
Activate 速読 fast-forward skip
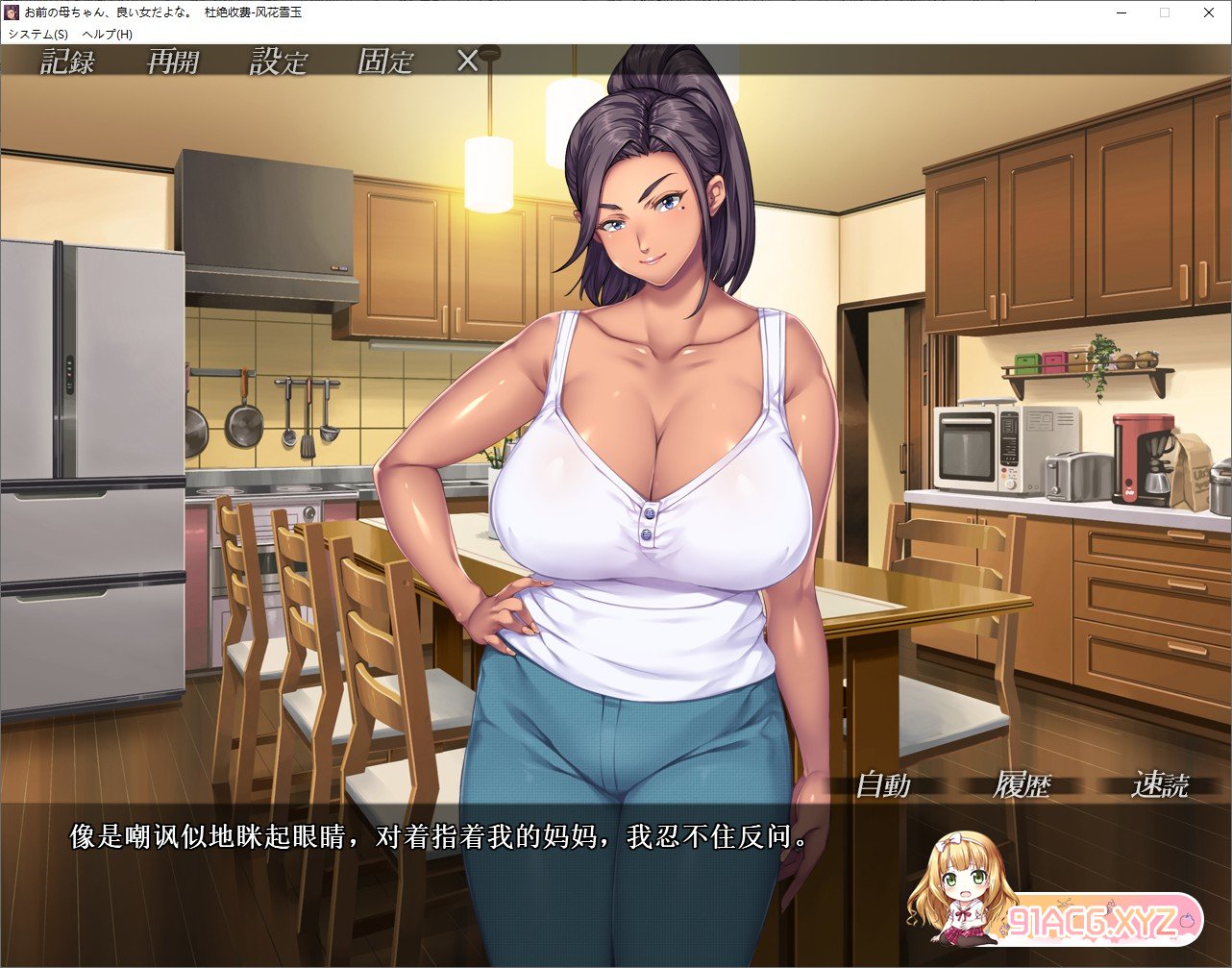[1159, 785]
